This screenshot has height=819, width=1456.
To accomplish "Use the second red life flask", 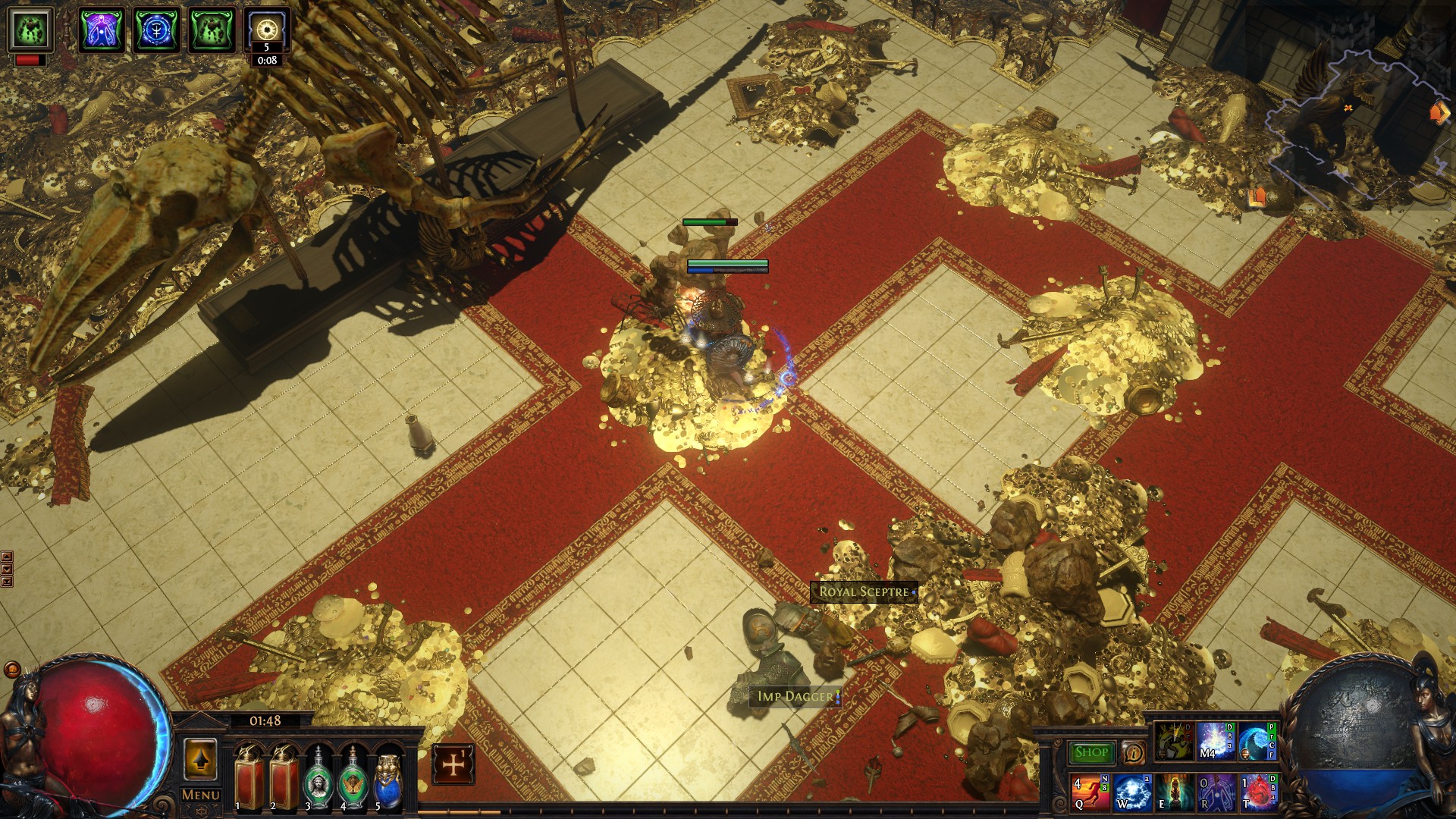I will (x=284, y=777).
